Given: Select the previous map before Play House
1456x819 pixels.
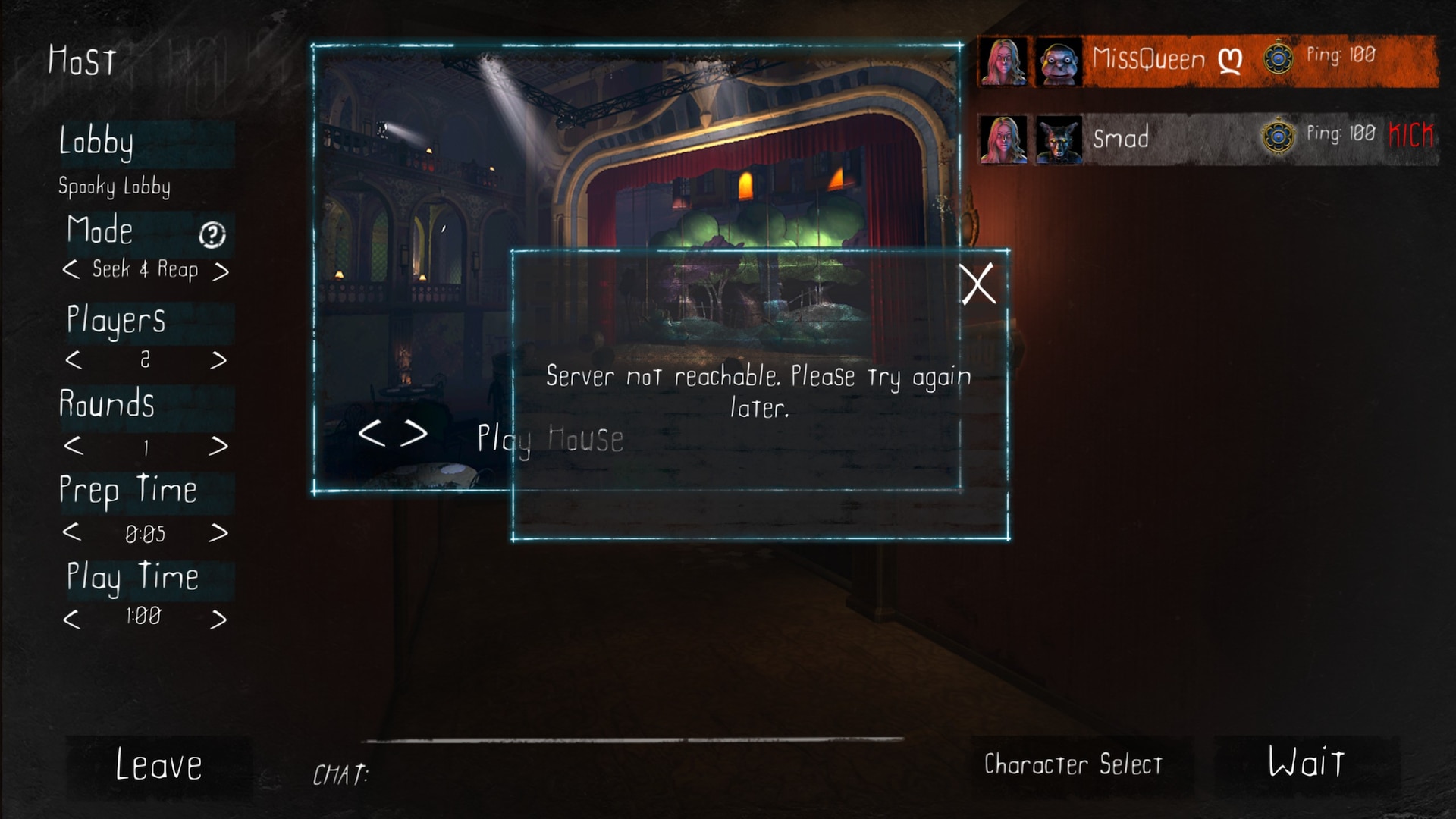Looking at the screenshot, I should tap(372, 433).
